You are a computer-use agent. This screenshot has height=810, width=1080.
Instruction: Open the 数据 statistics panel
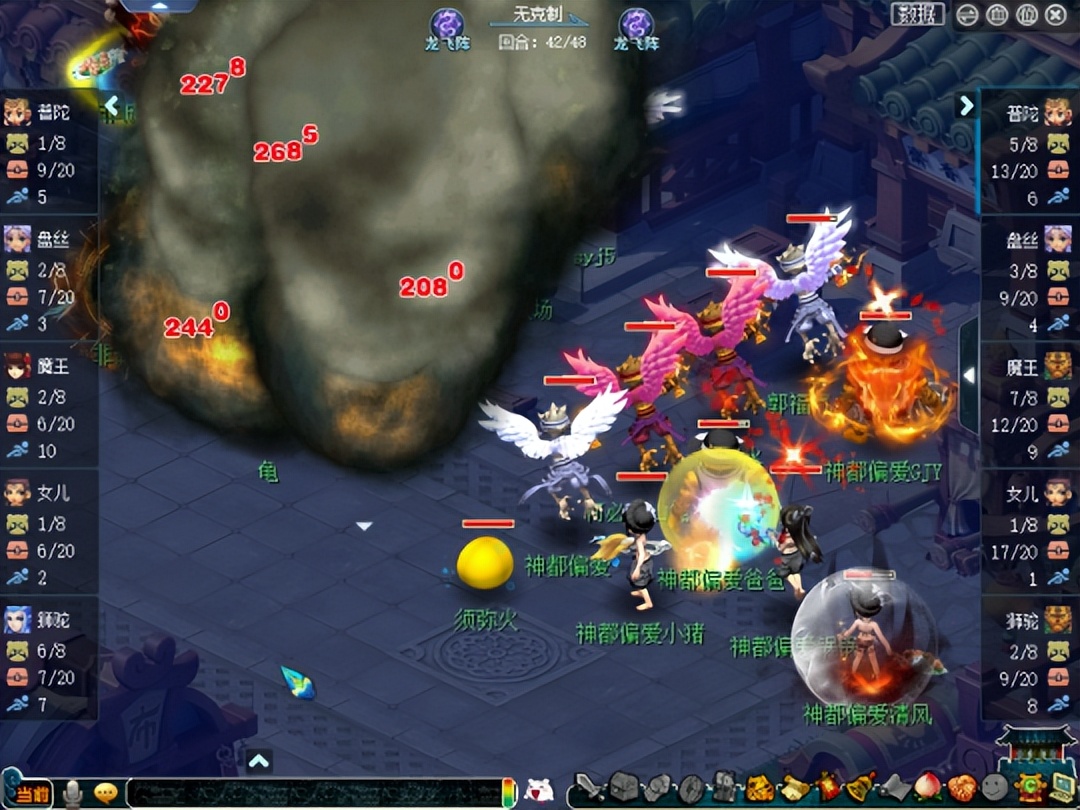(x=917, y=14)
